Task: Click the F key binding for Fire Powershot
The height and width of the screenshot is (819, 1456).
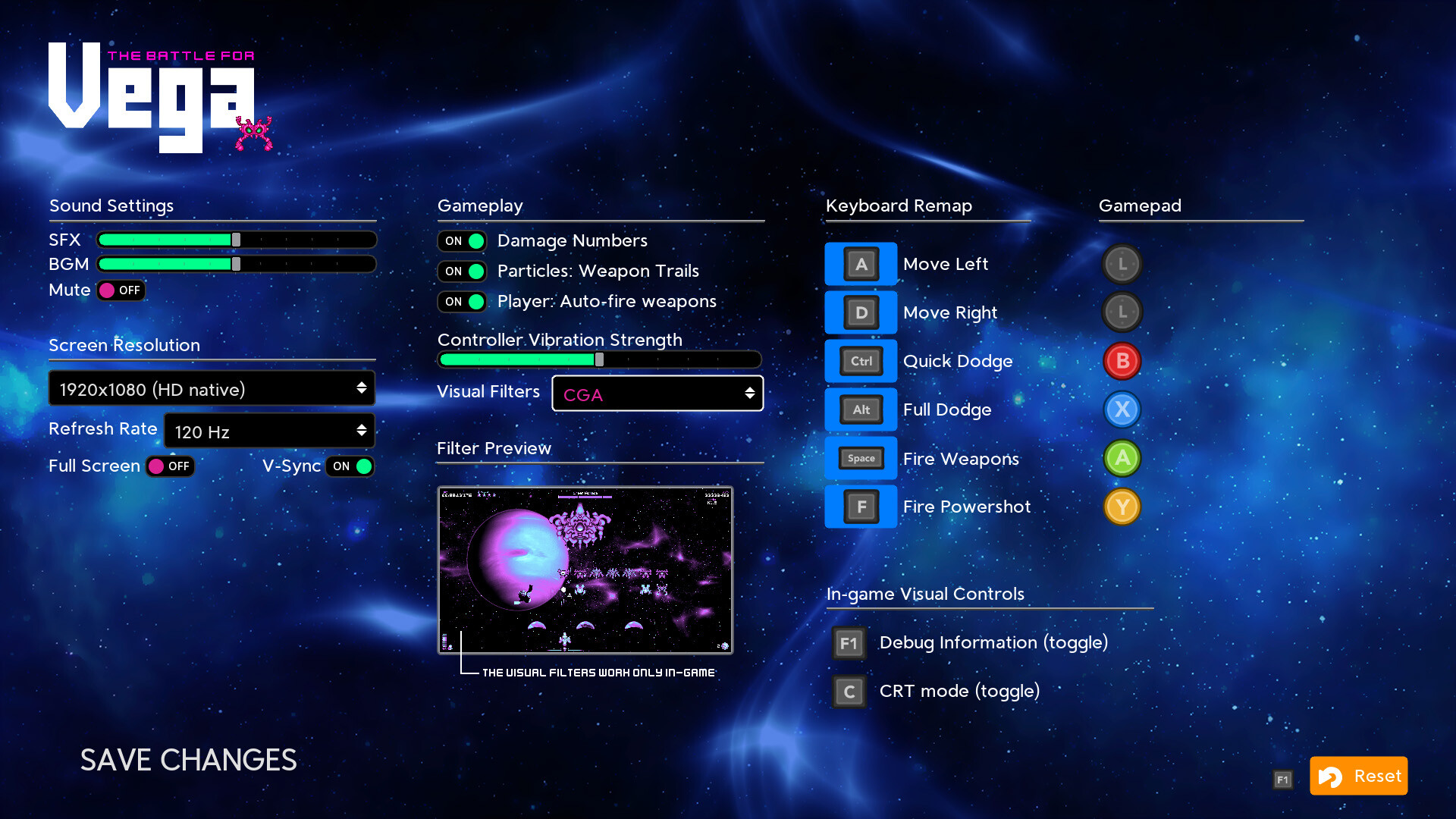Action: [860, 507]
